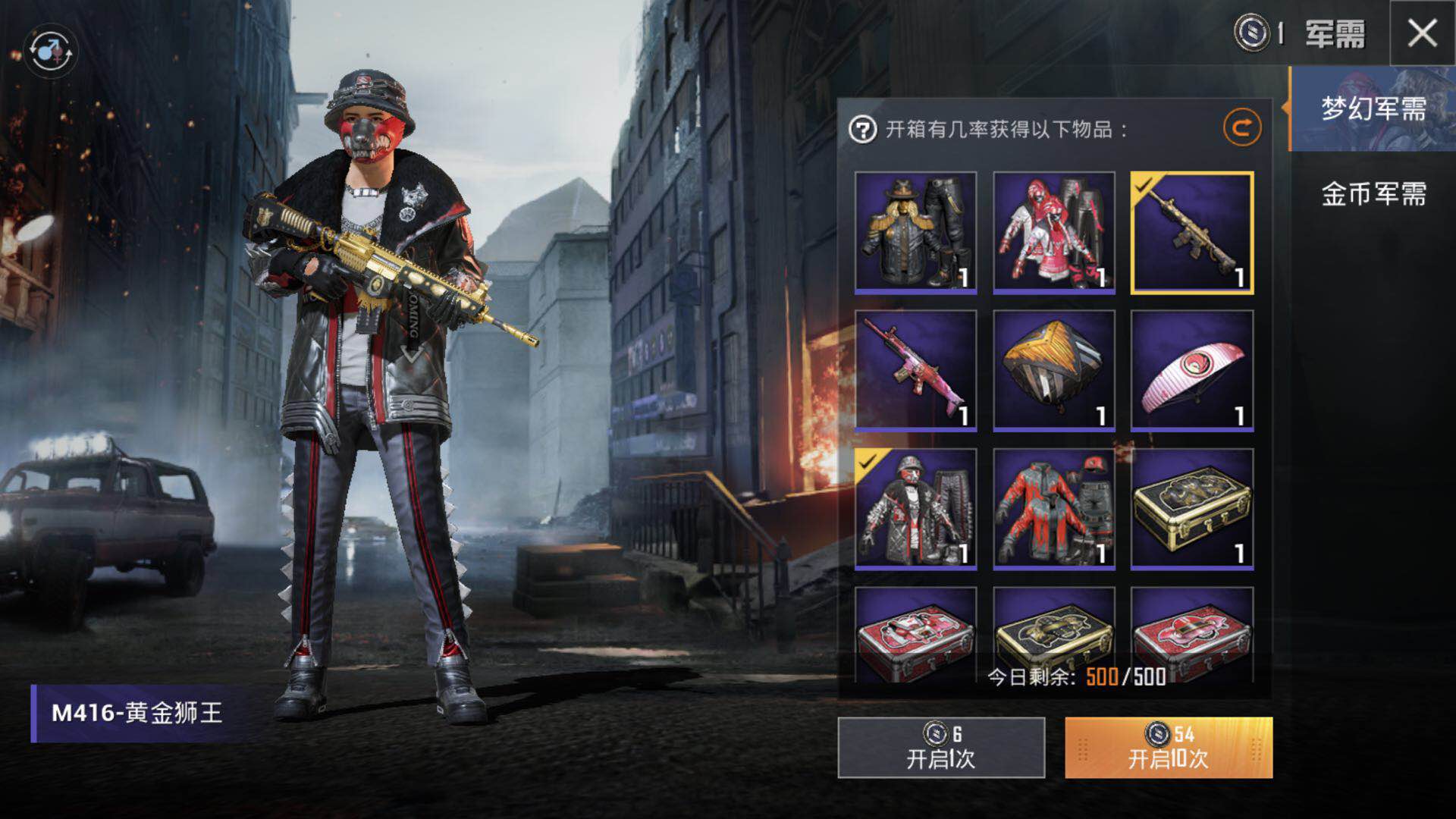Select the golden M416 weapon skin
1456x819 pixels.
click(1191, 233)
